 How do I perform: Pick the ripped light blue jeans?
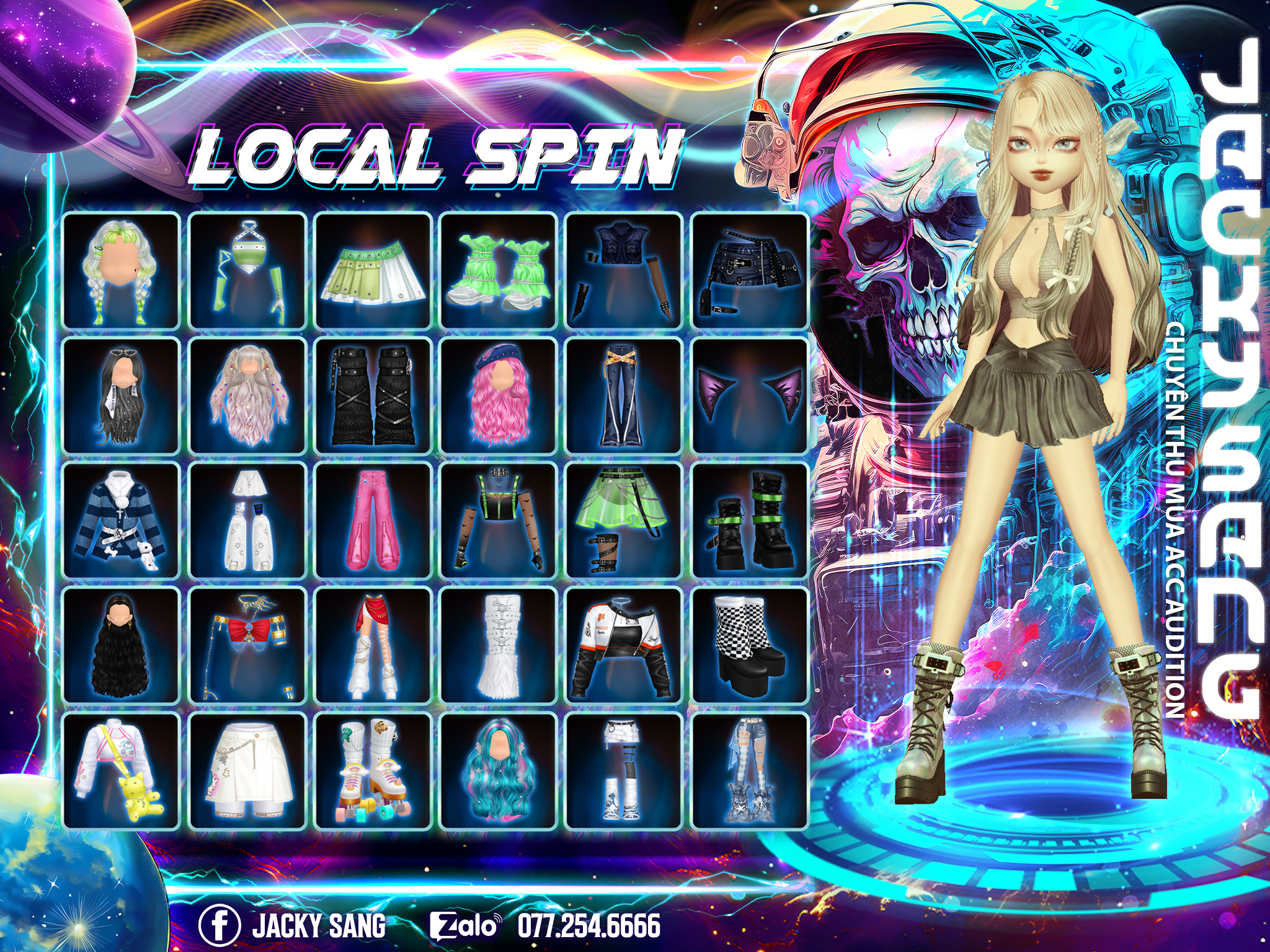(x=750, y=771)
